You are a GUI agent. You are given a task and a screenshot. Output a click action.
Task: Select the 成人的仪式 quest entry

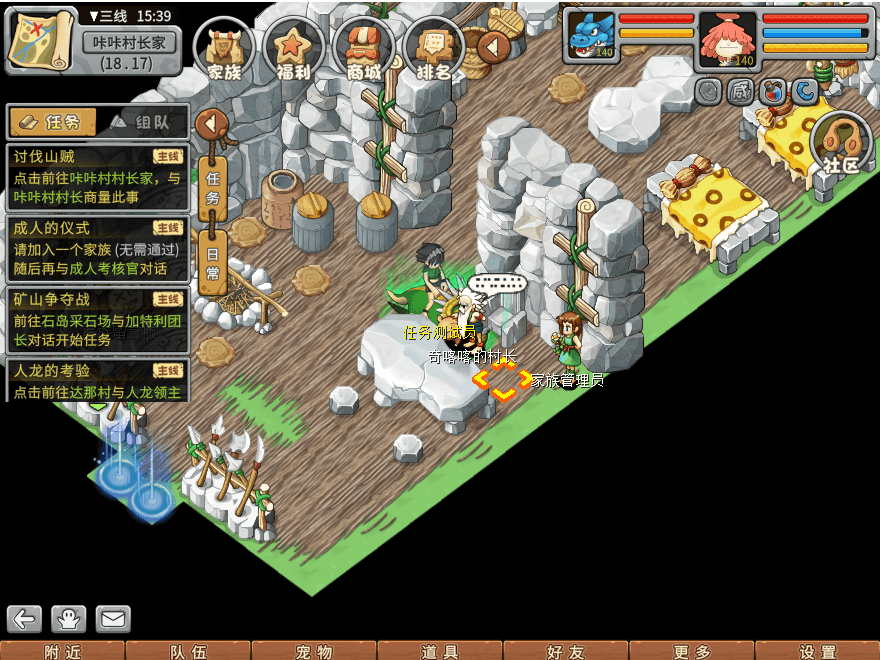(97, 248)
